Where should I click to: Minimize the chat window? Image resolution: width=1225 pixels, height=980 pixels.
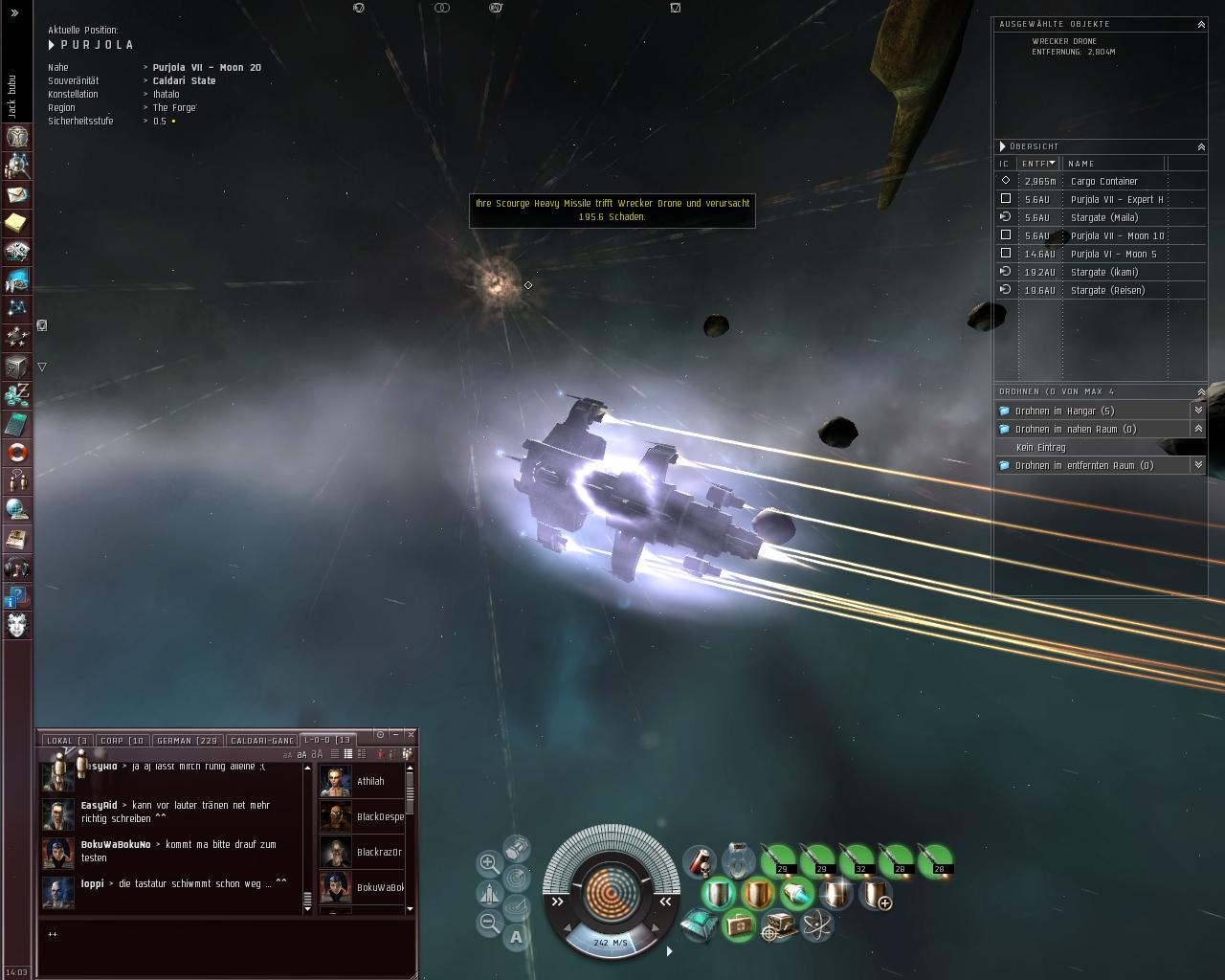click(x=396, y=735)
